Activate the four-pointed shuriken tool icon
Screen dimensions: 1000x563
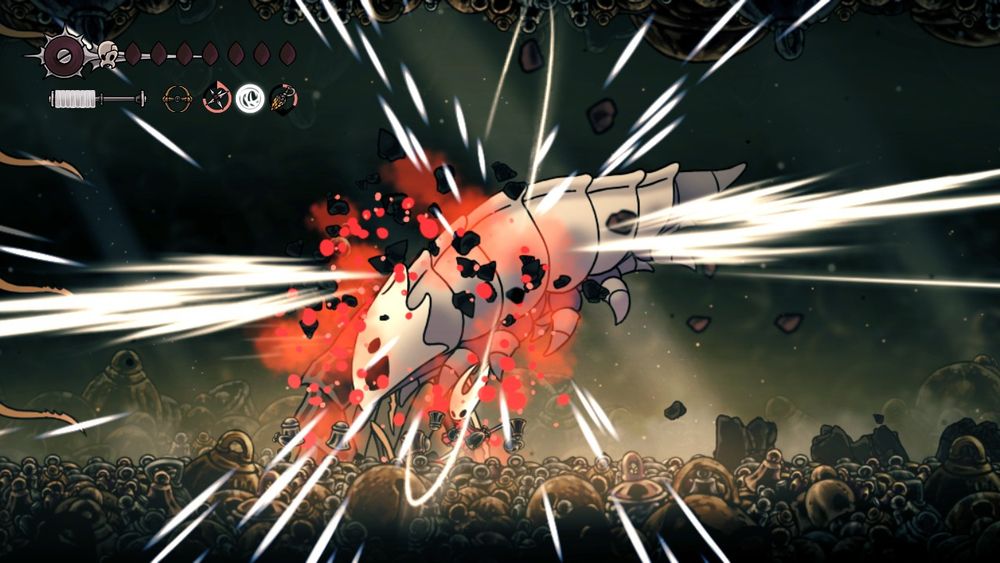[216, 98]
